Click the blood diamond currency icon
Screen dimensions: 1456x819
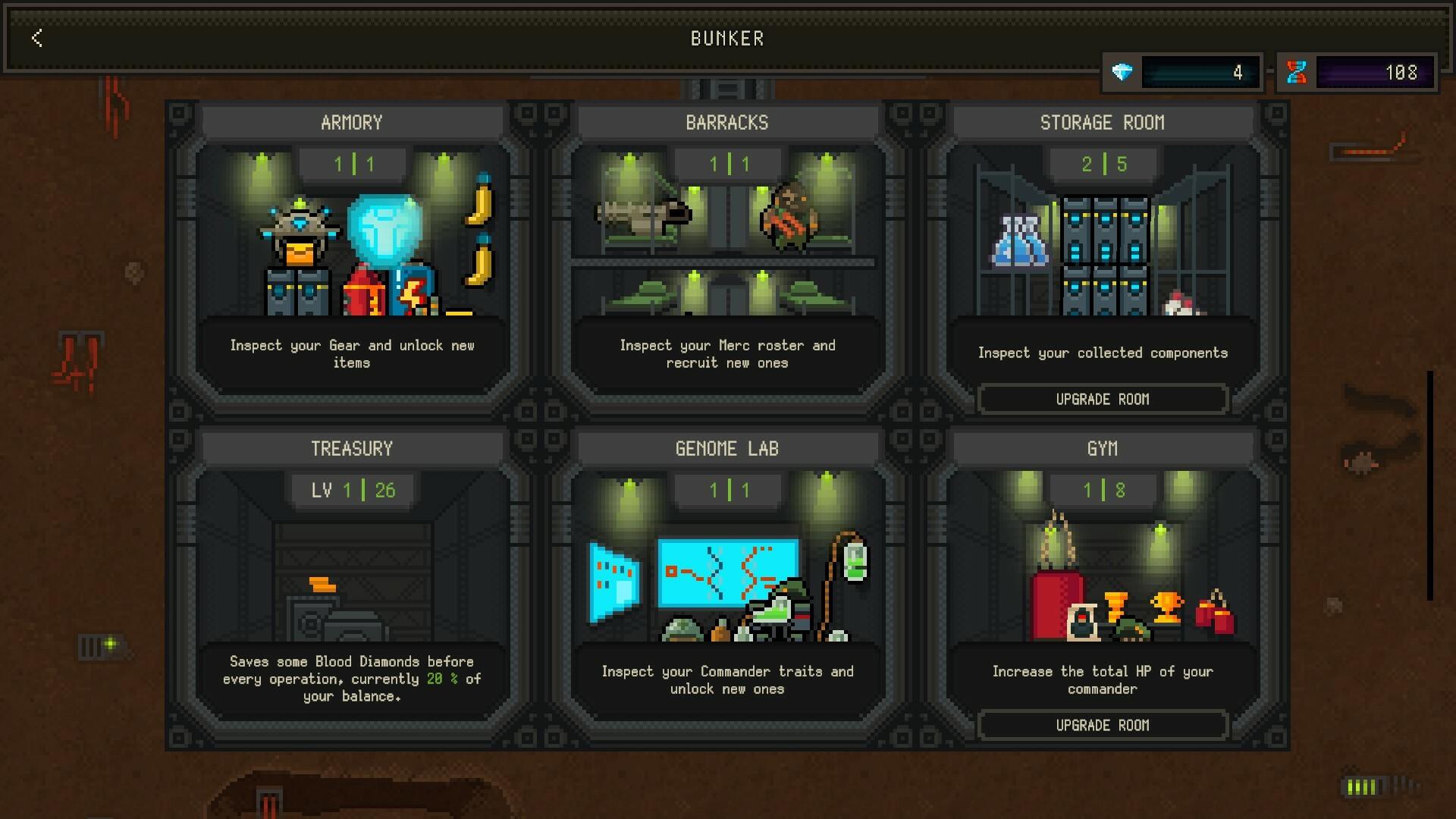(1122, 73)
